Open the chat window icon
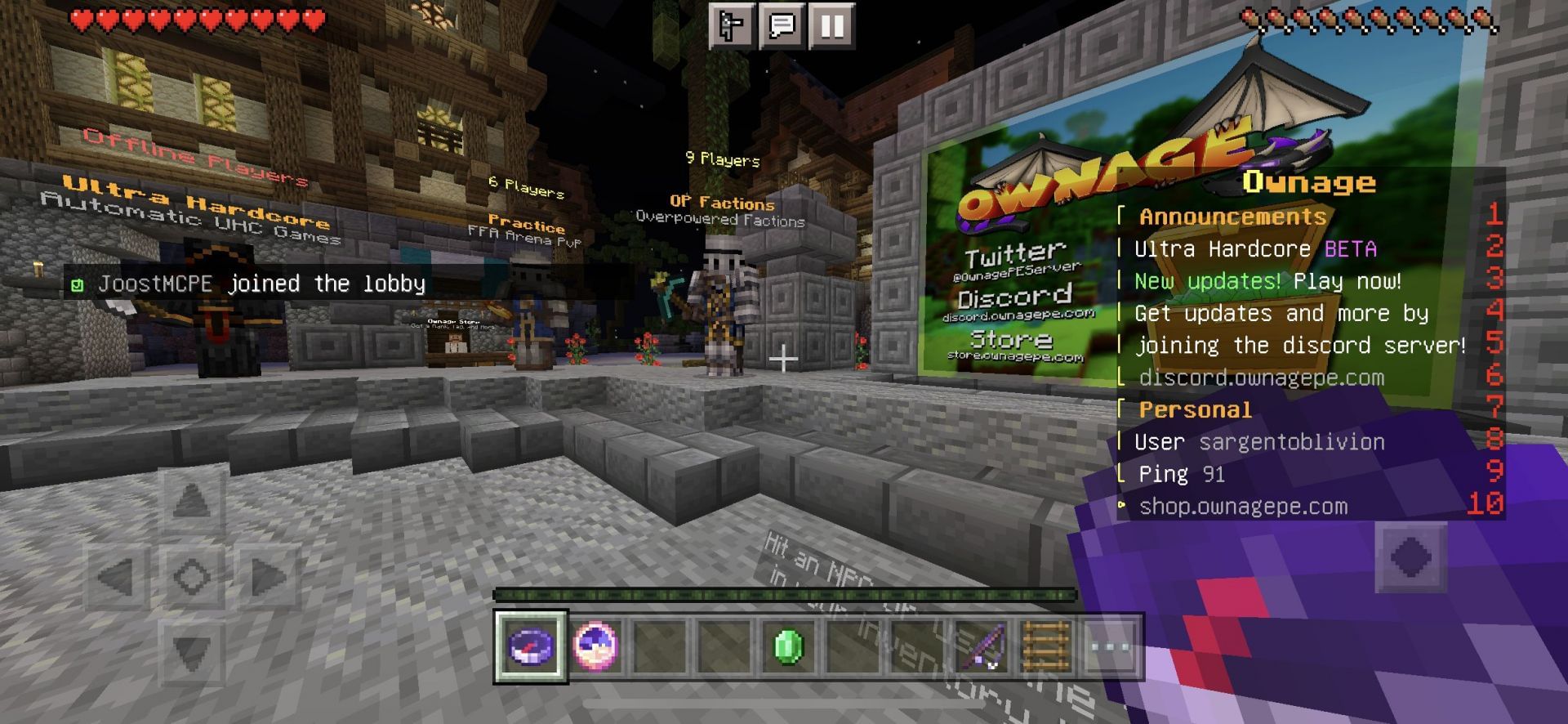1568x724 pixels. click(x=782, y=26)
